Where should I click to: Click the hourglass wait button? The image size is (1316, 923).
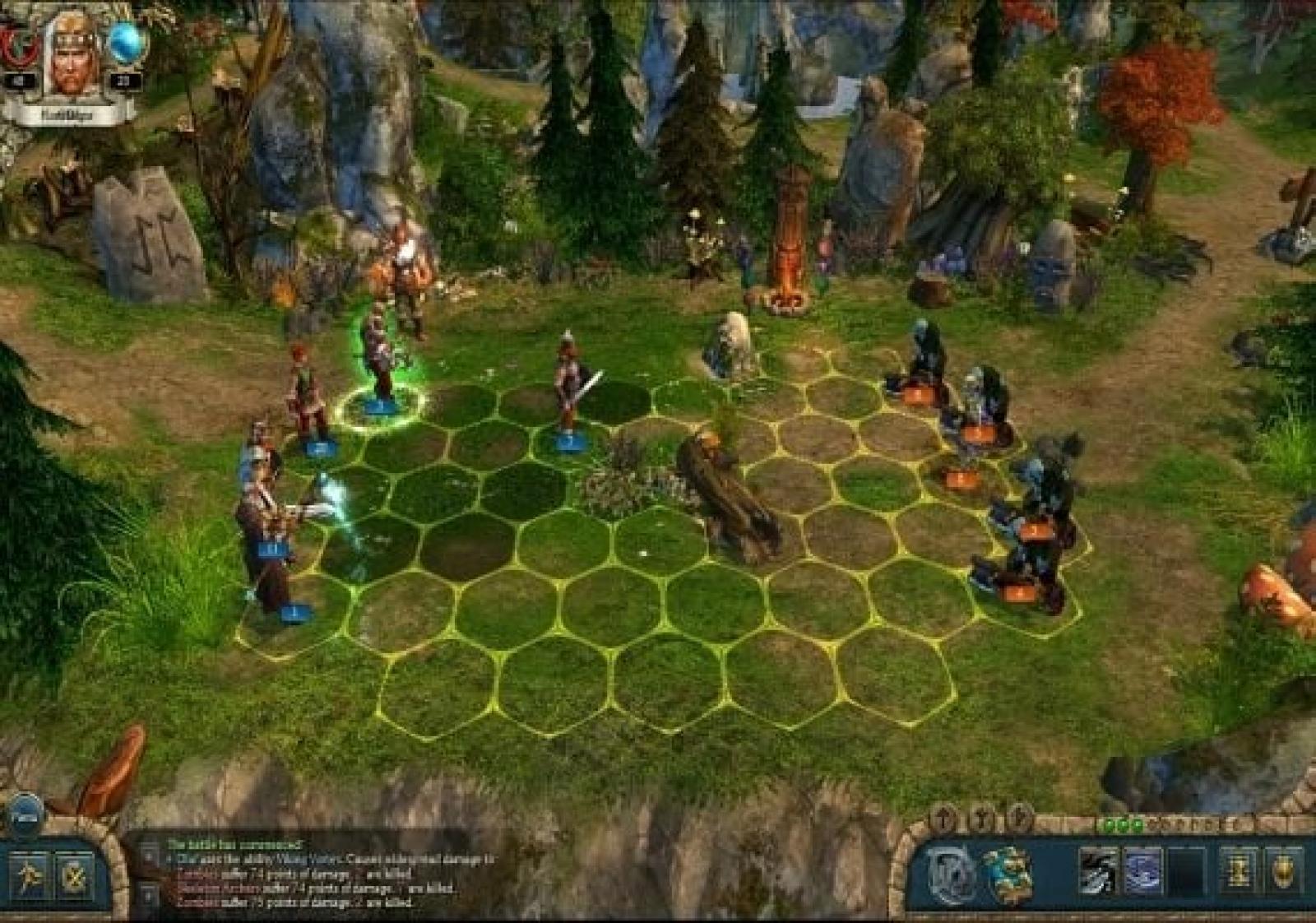click(x=1238, y=872)
